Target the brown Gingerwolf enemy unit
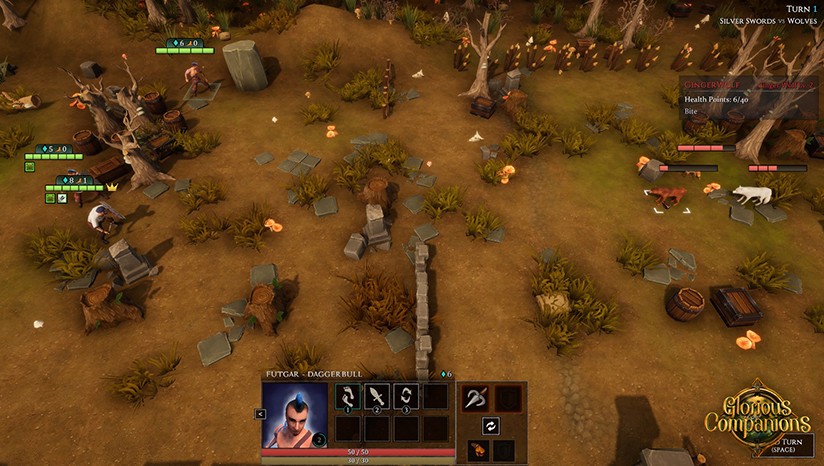Viewport: 824px width, 466px height. pyautogui.click(x=668, y=195)
